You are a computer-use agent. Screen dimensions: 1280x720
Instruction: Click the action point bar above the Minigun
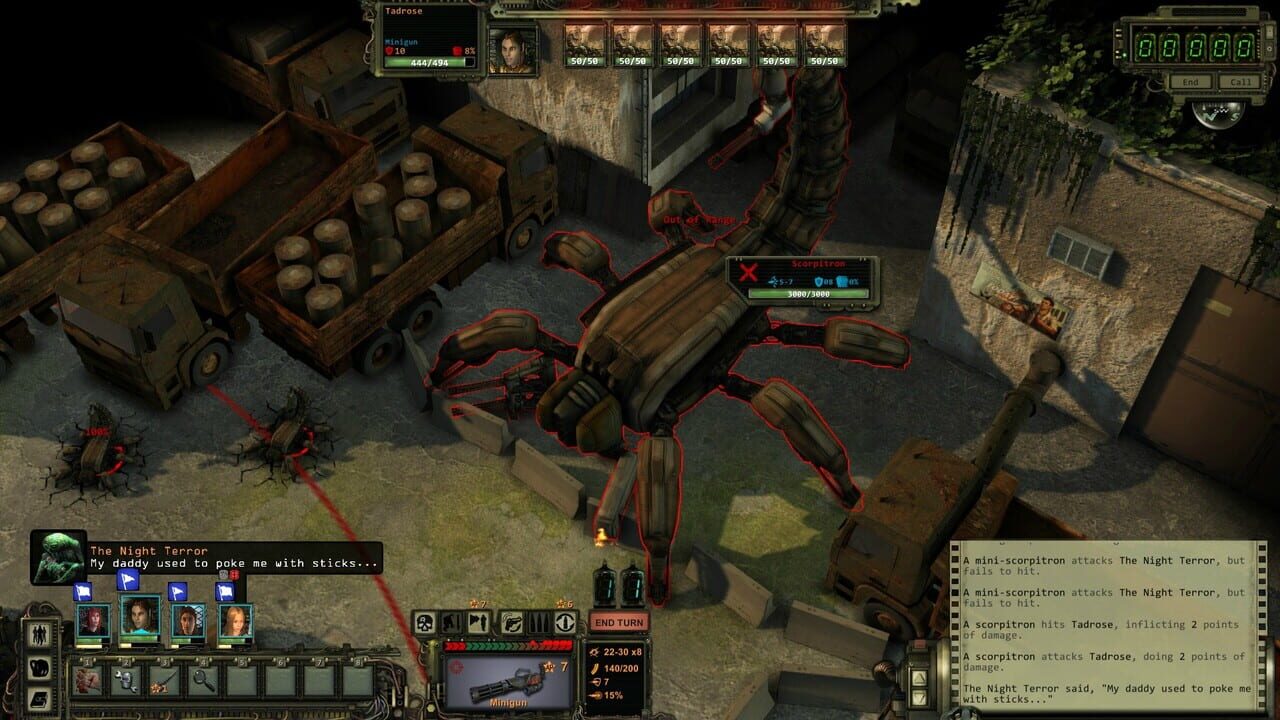[507, 643]
